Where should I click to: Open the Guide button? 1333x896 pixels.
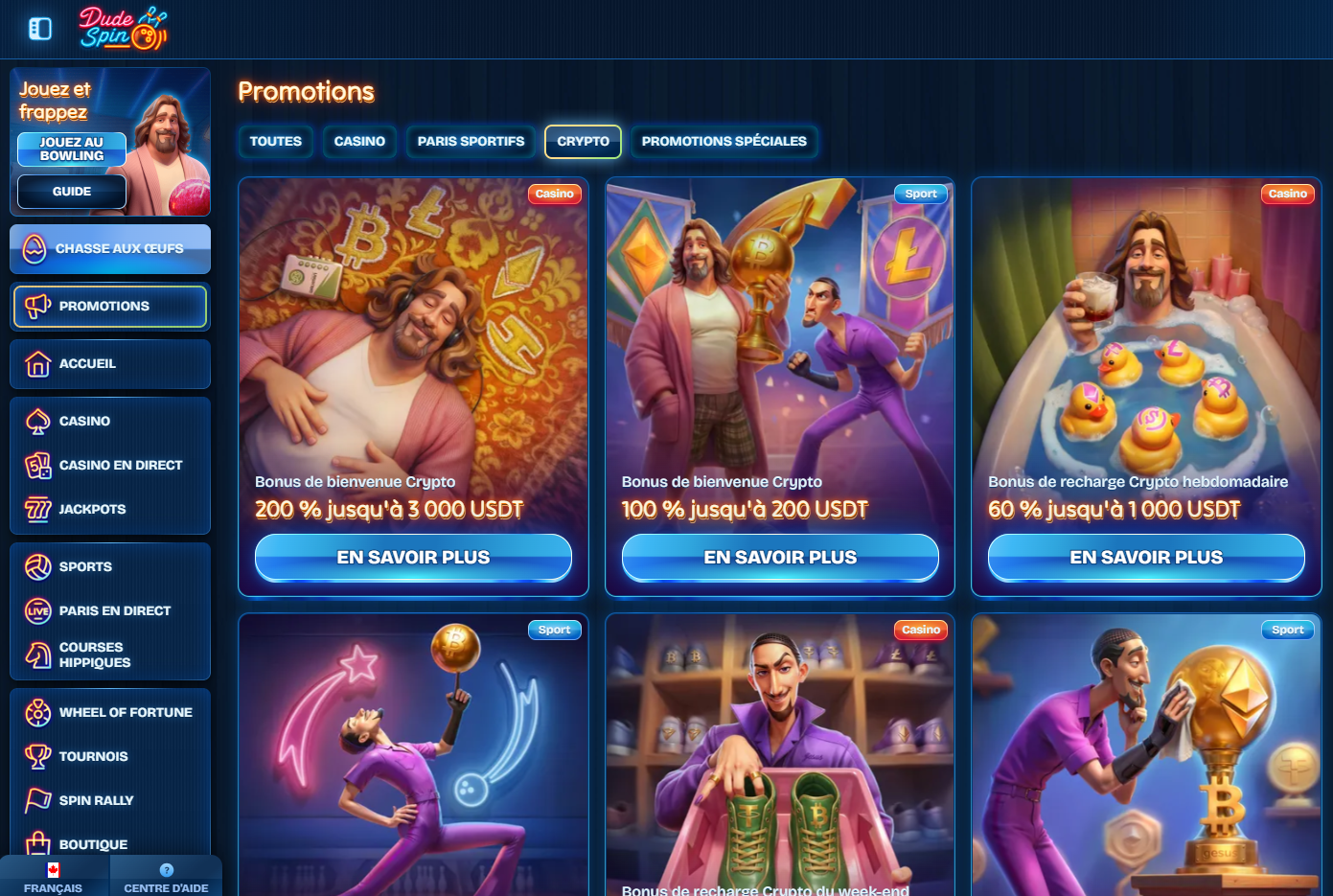(72, 192)
